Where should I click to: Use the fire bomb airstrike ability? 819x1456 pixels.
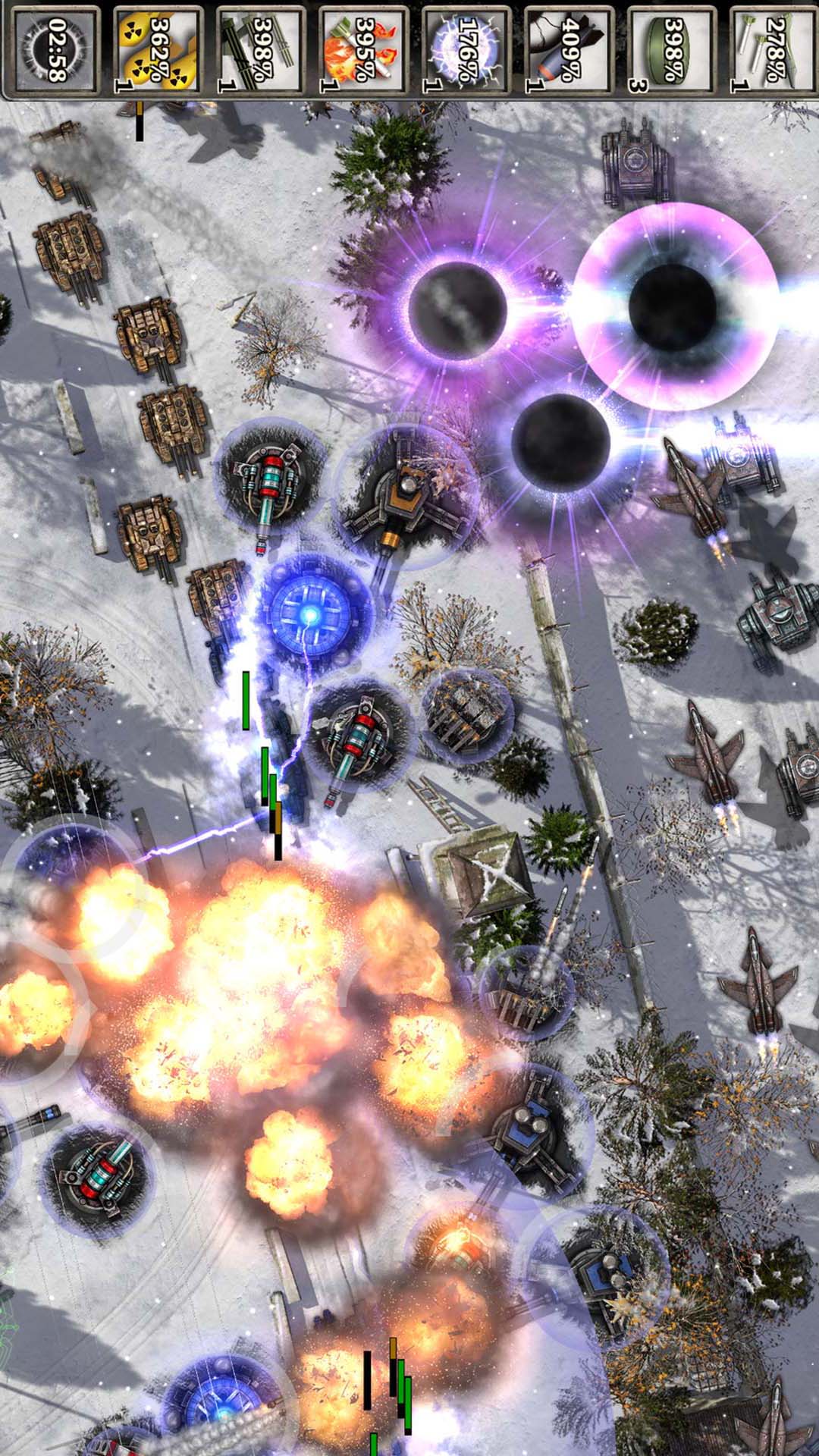click(x=363, y=50)
